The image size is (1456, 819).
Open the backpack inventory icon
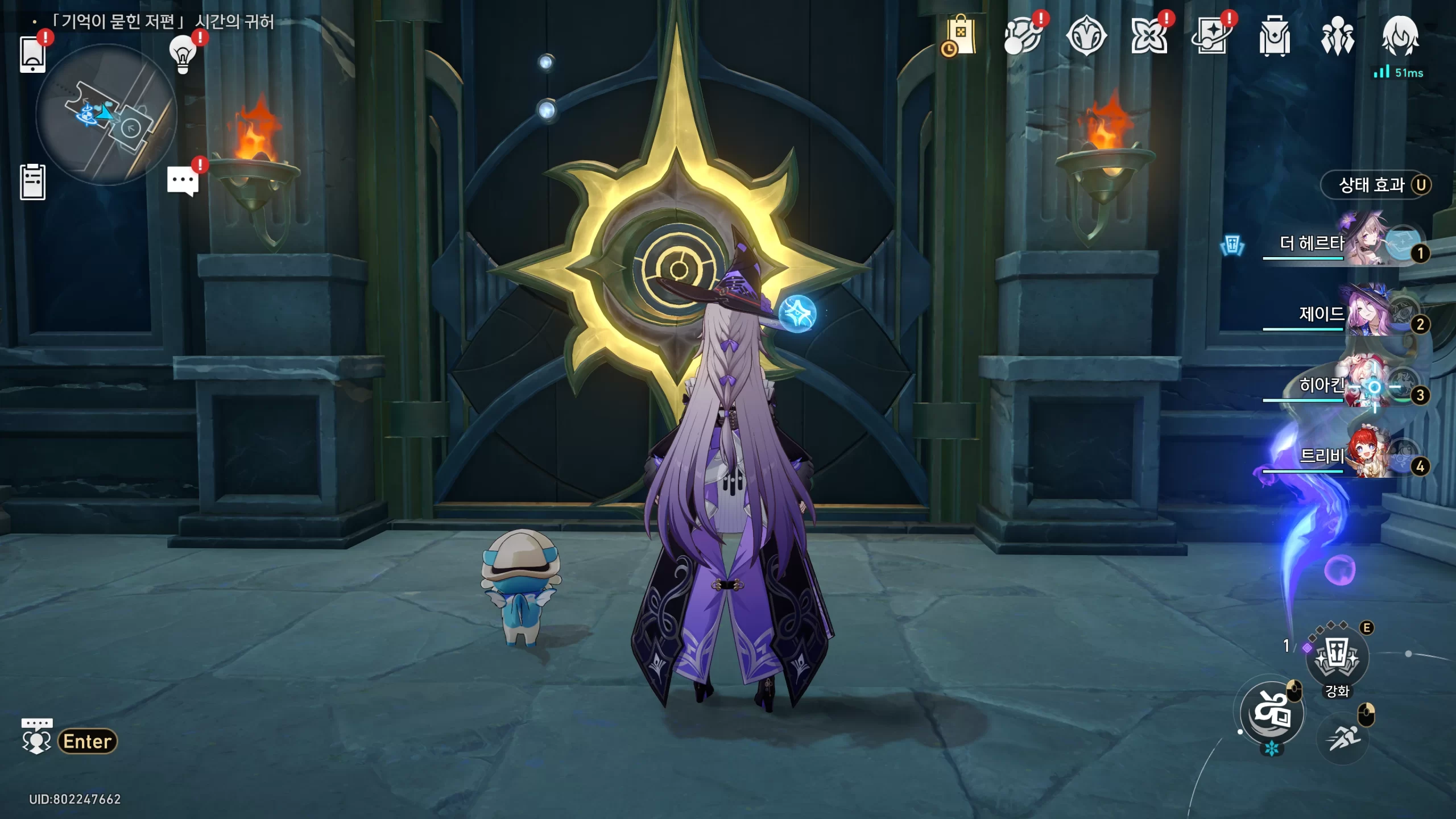click(x=1275, y=36)
